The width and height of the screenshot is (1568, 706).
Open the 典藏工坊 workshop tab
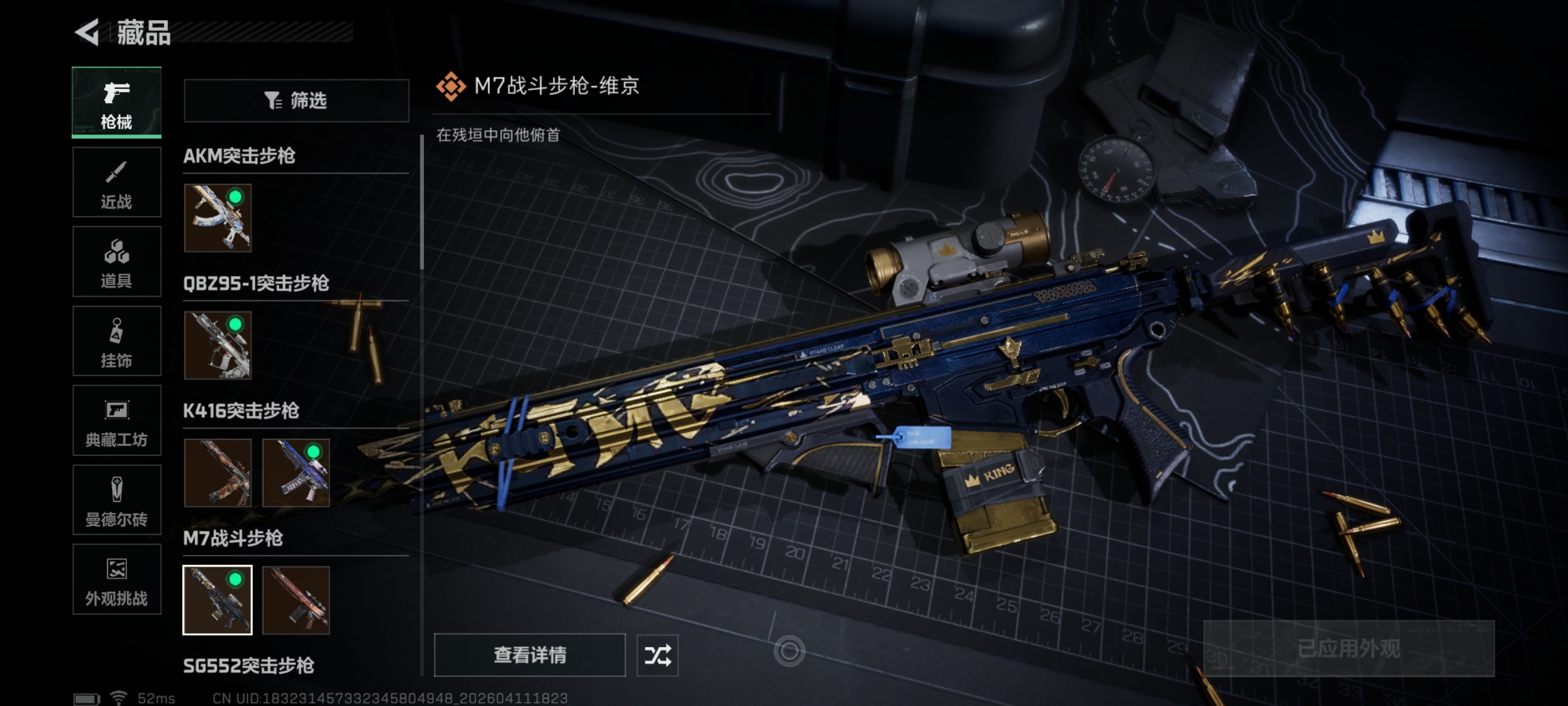click(x=116, y=420)
